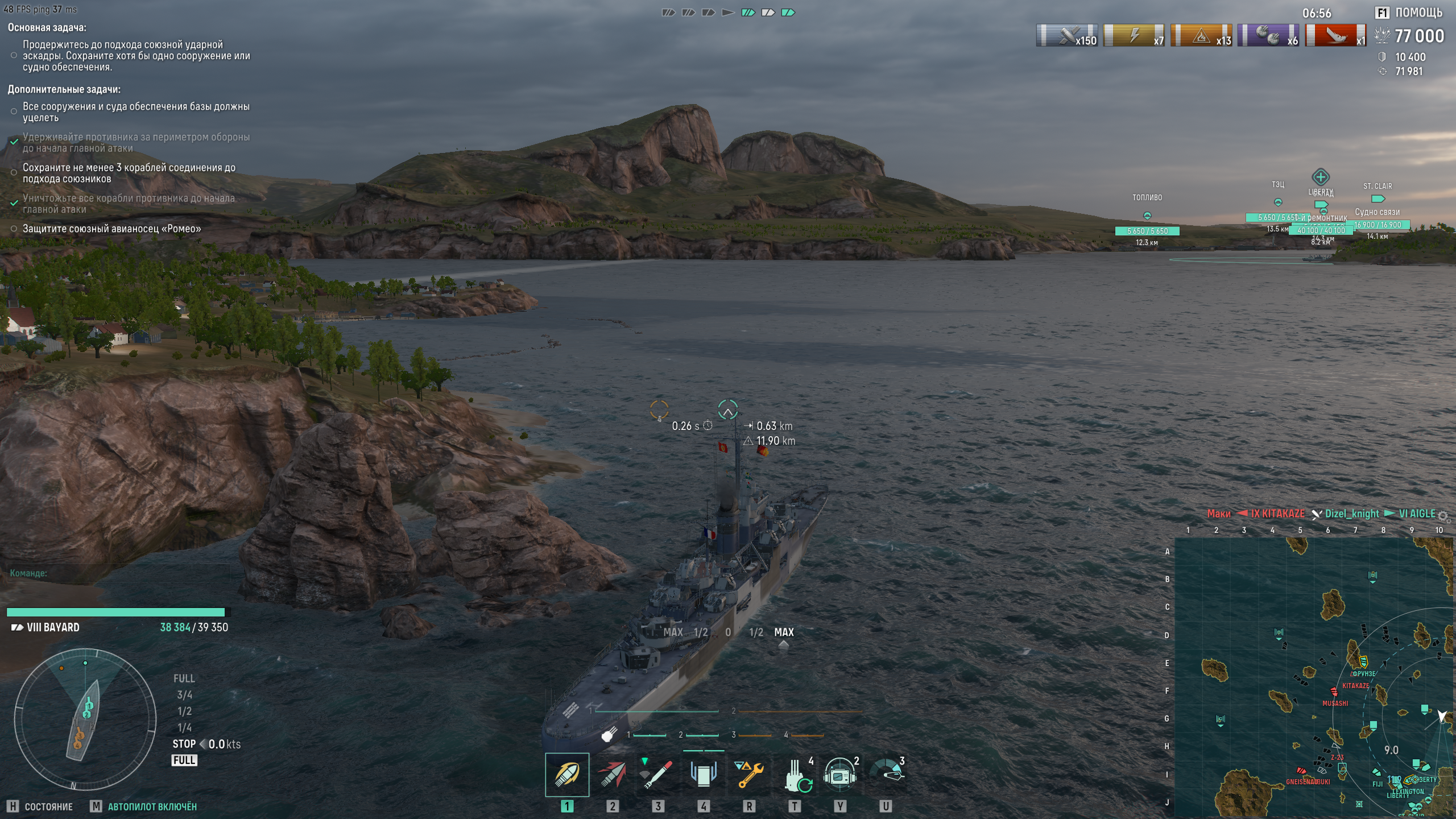The image size is (1456, 819).
Task: Select high-explosive shells in slot 1
Action: coord(567,775)
